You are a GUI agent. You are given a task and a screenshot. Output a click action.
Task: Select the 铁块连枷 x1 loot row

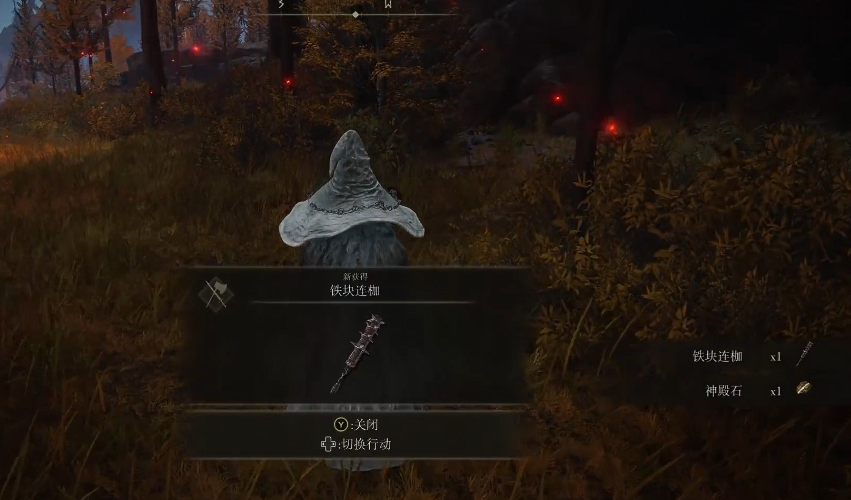pyautogui.click(x=750, y=356)
